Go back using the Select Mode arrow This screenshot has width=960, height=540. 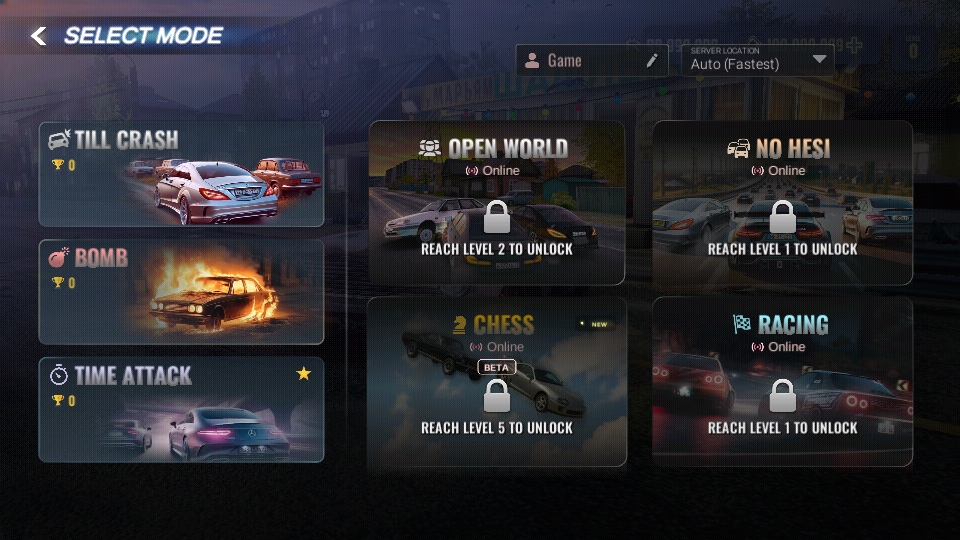pyautogui.click(x=38, y=37)
